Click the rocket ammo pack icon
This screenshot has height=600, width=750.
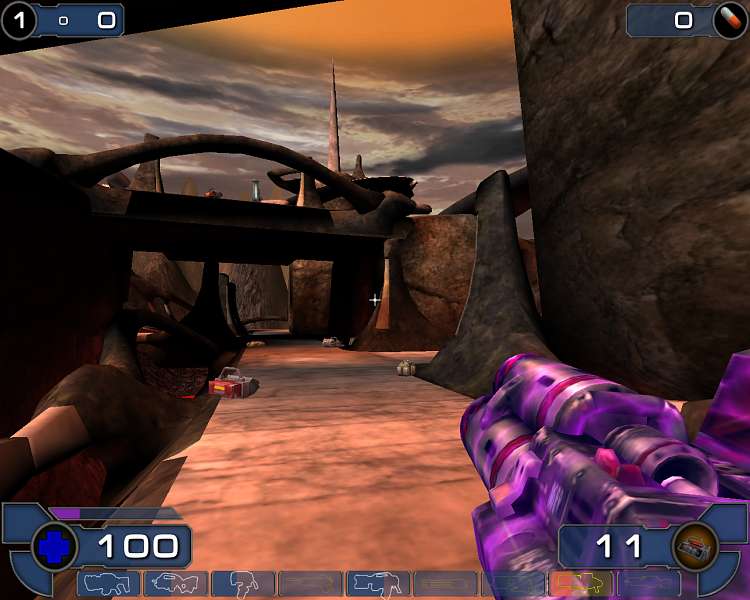click(x=695, y=547)
